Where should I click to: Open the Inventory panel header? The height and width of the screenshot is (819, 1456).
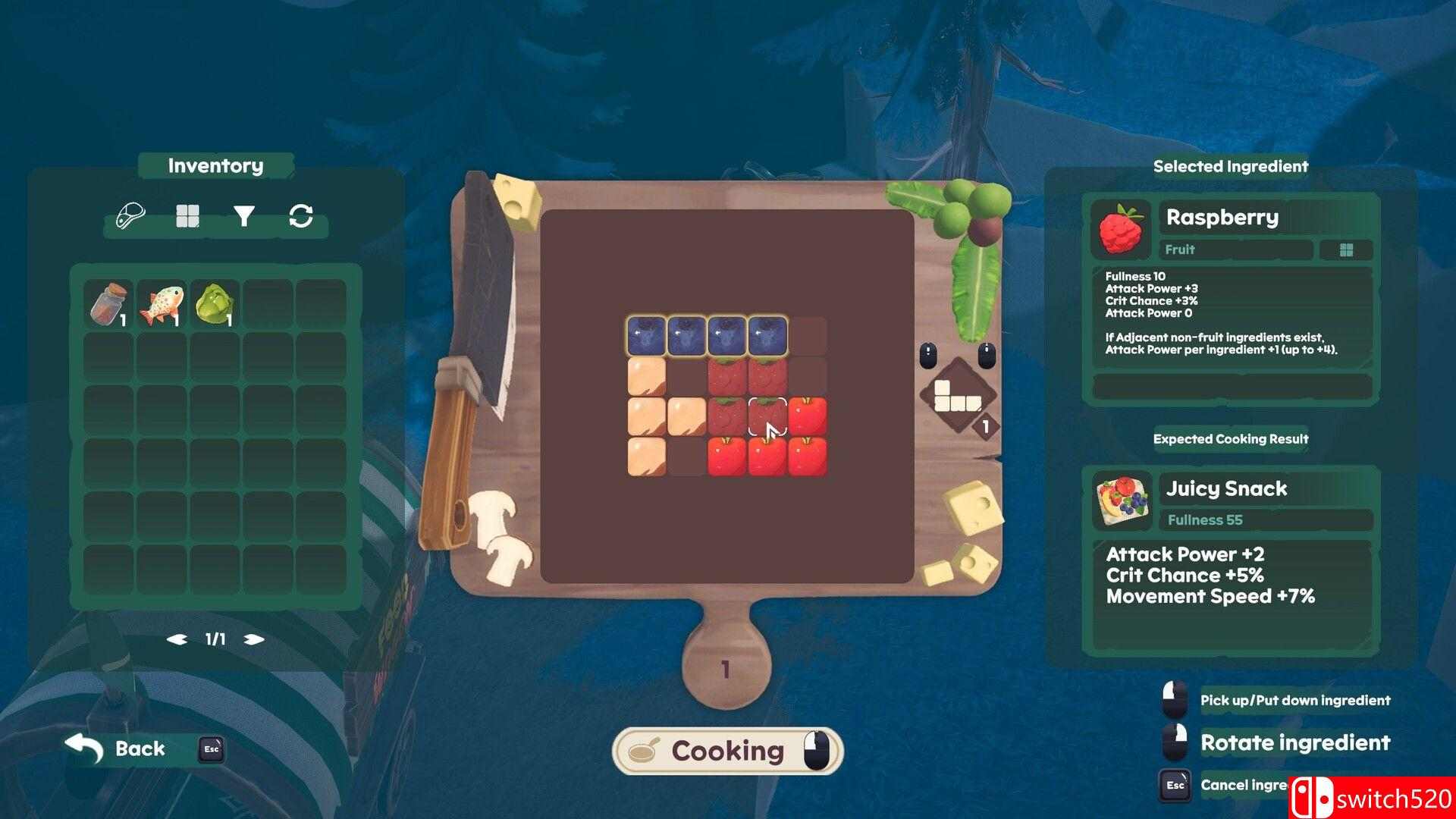coord(215,165)
